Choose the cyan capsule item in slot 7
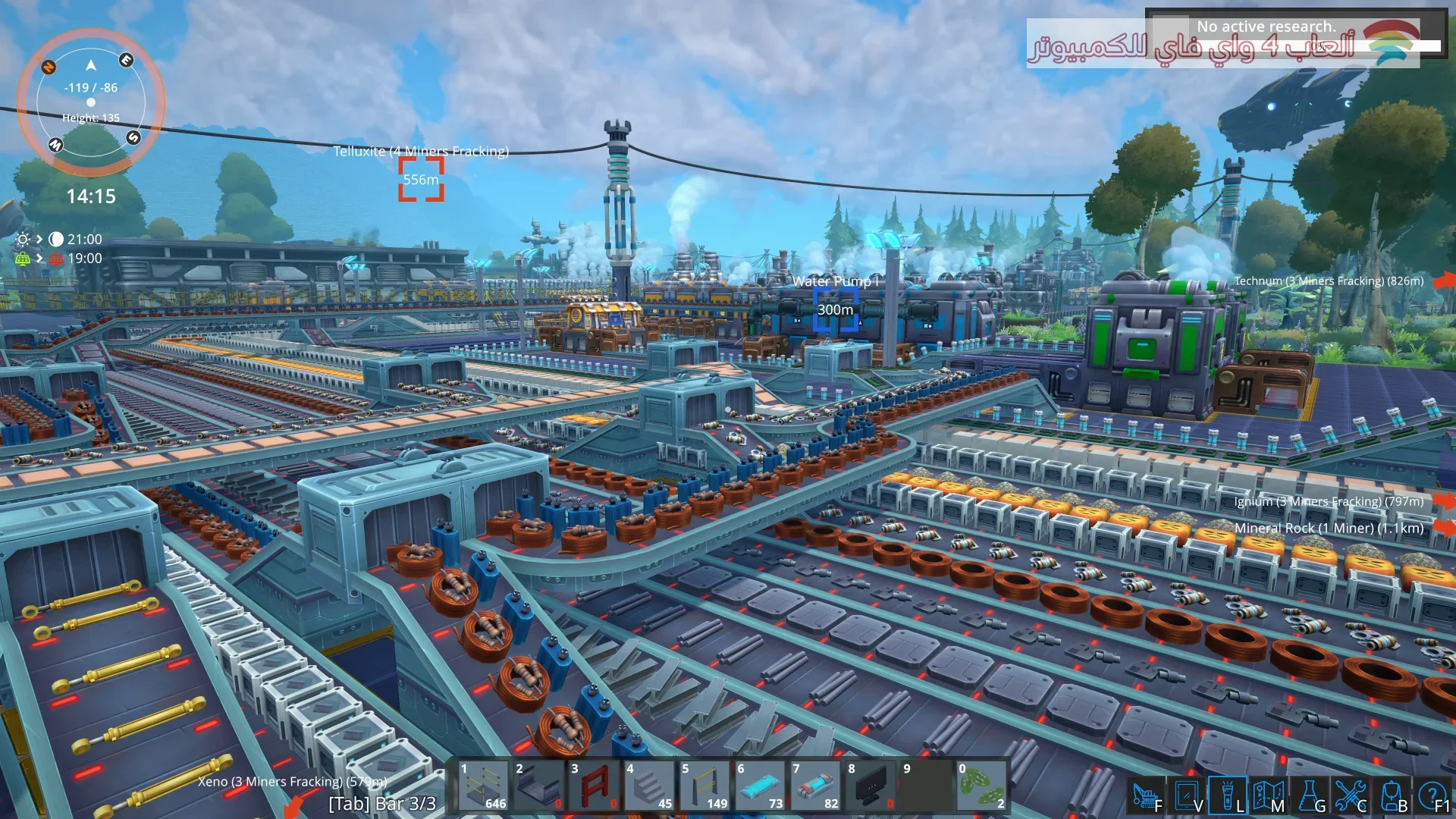Viewport: 1456px width, 819px height. 815,786
